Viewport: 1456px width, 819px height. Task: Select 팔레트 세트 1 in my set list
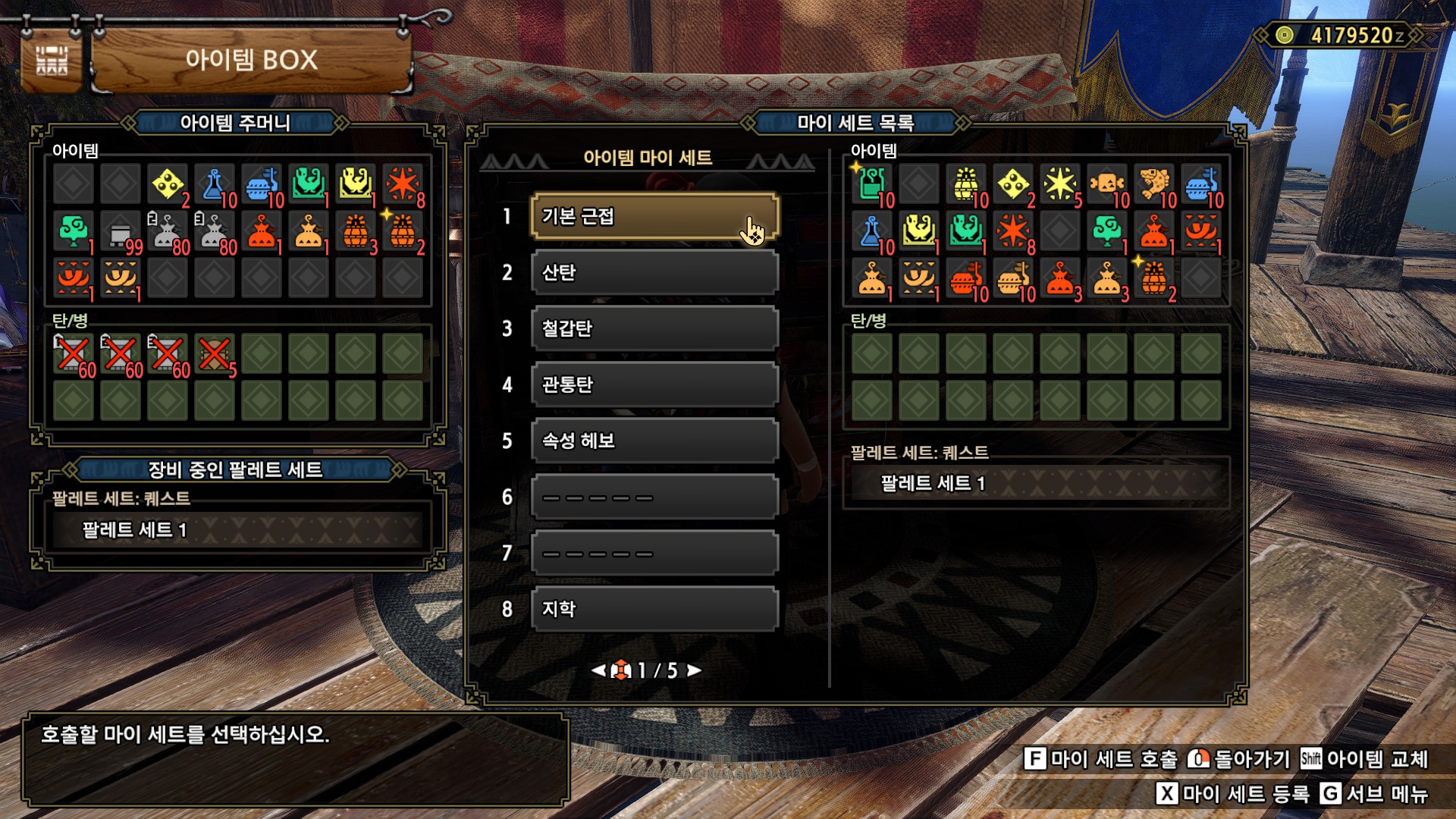[x=1035, y=483]
